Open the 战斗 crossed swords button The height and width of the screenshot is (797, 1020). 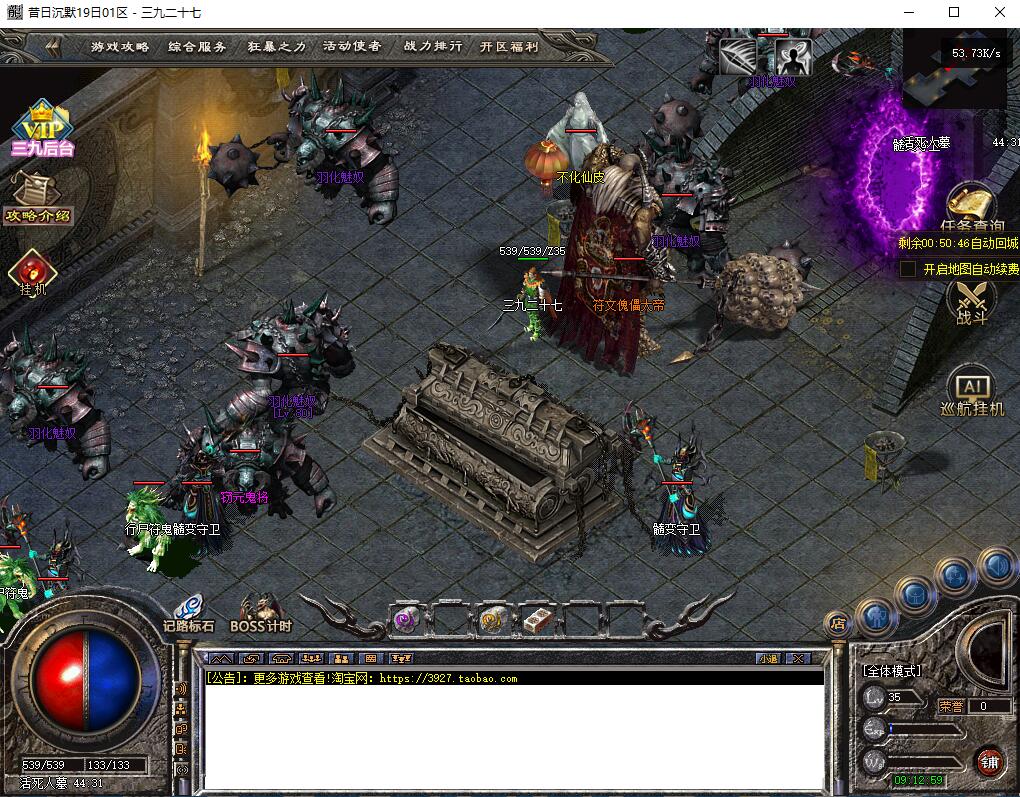tap(971, 300)
